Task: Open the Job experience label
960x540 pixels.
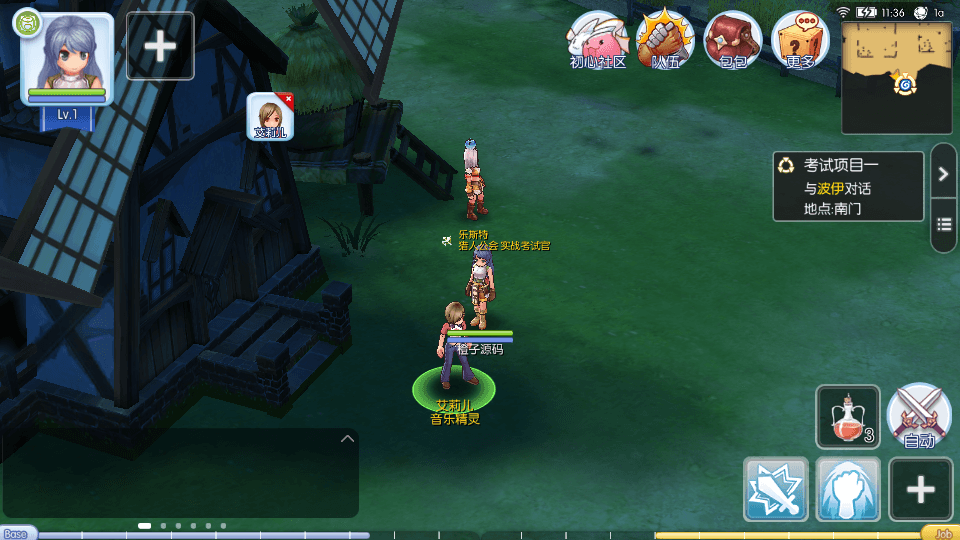Action: pyautogui.click(x=941, y=533)
